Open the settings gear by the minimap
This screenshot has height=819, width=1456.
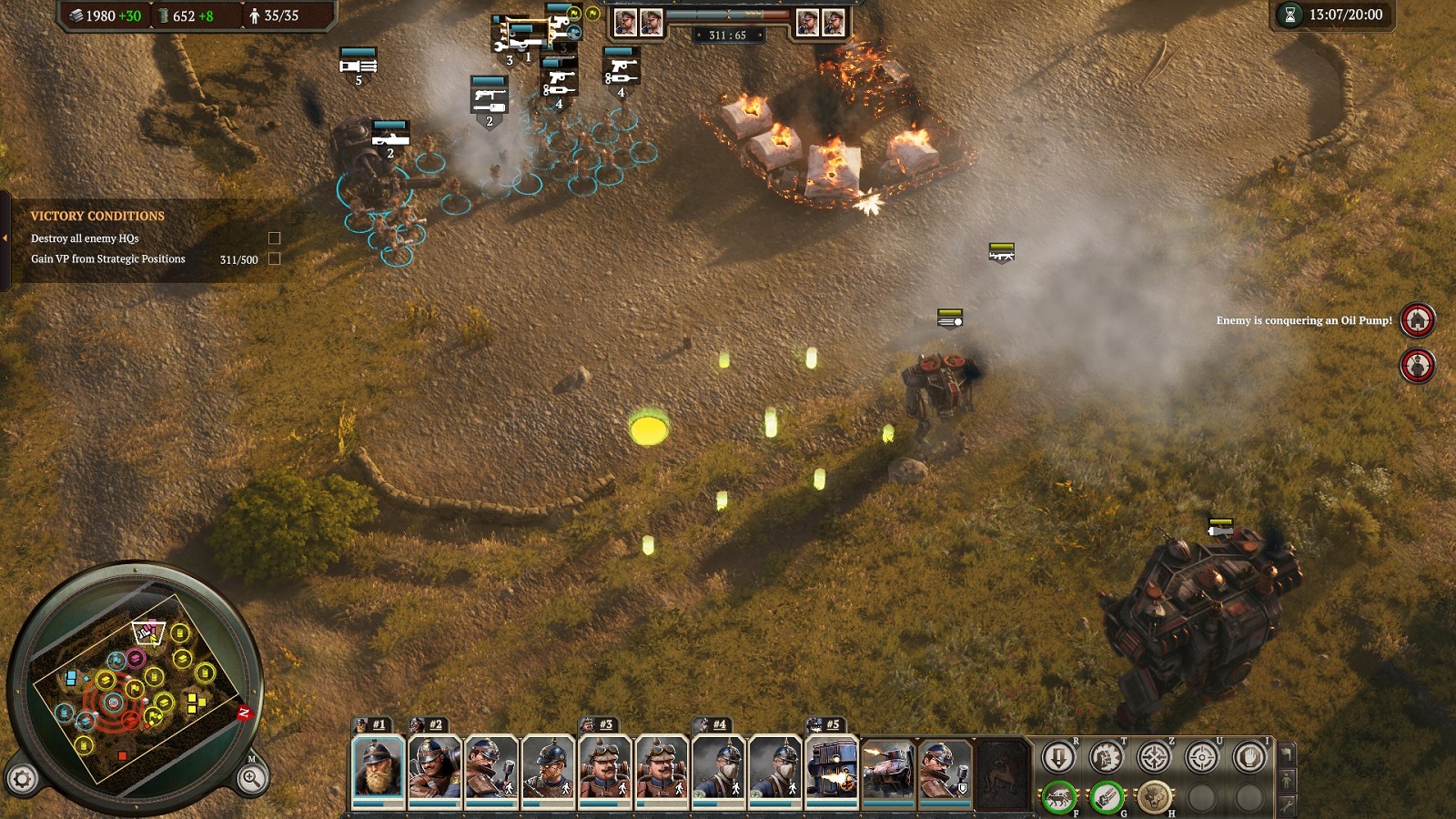click(23, 778)
